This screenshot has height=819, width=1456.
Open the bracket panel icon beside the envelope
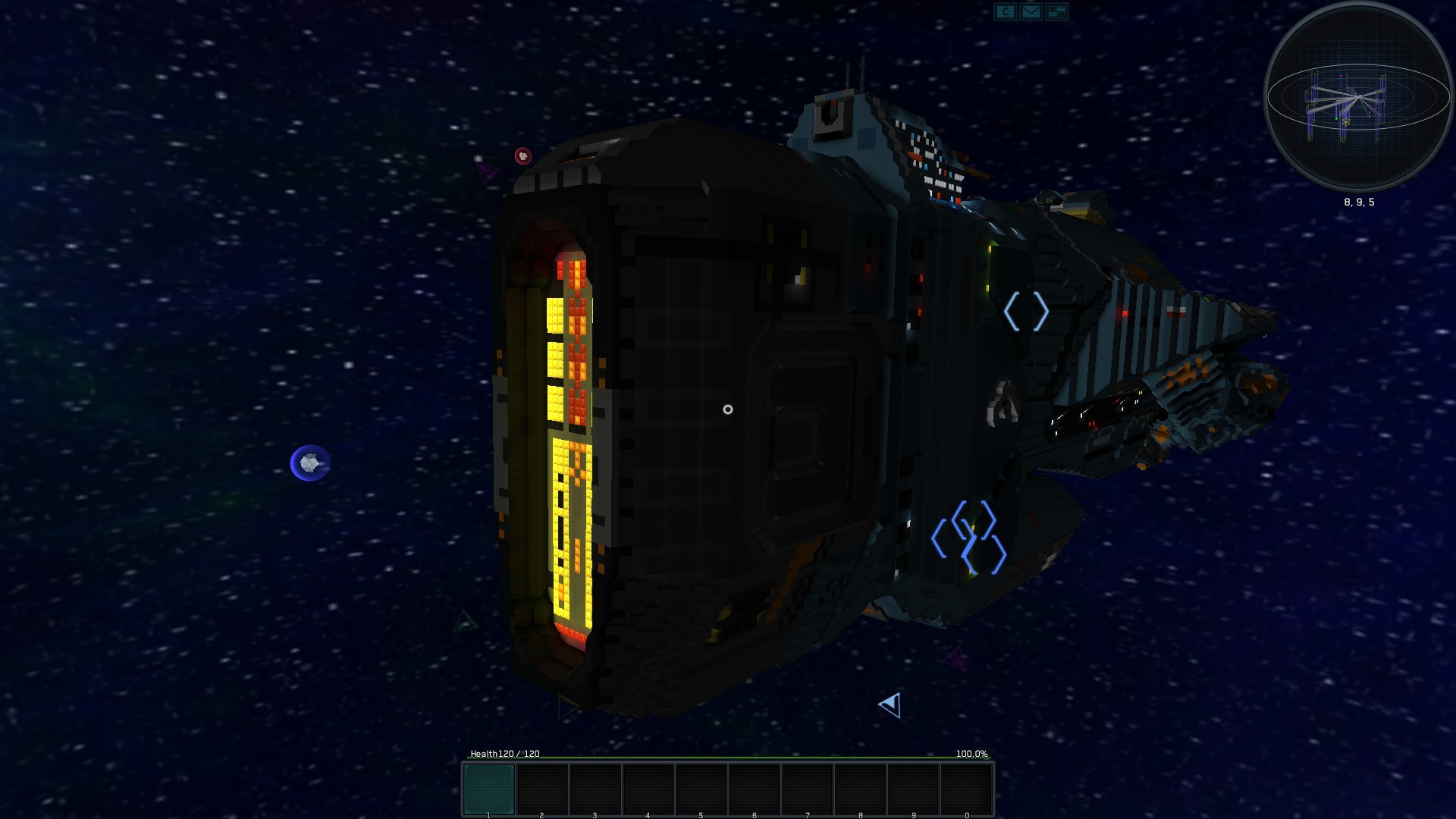pos(1006,11)
